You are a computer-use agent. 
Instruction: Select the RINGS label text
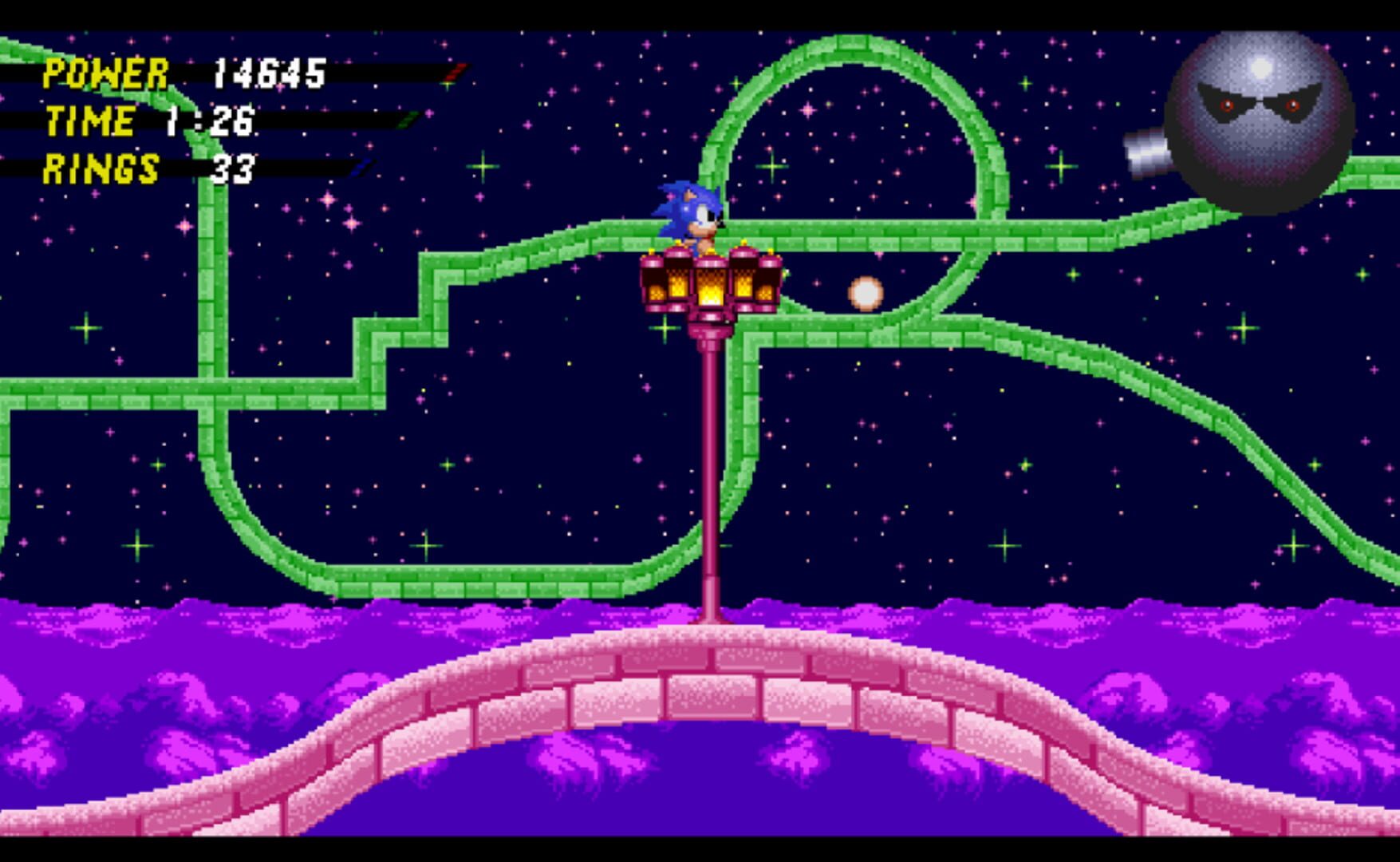pos(102,169)
